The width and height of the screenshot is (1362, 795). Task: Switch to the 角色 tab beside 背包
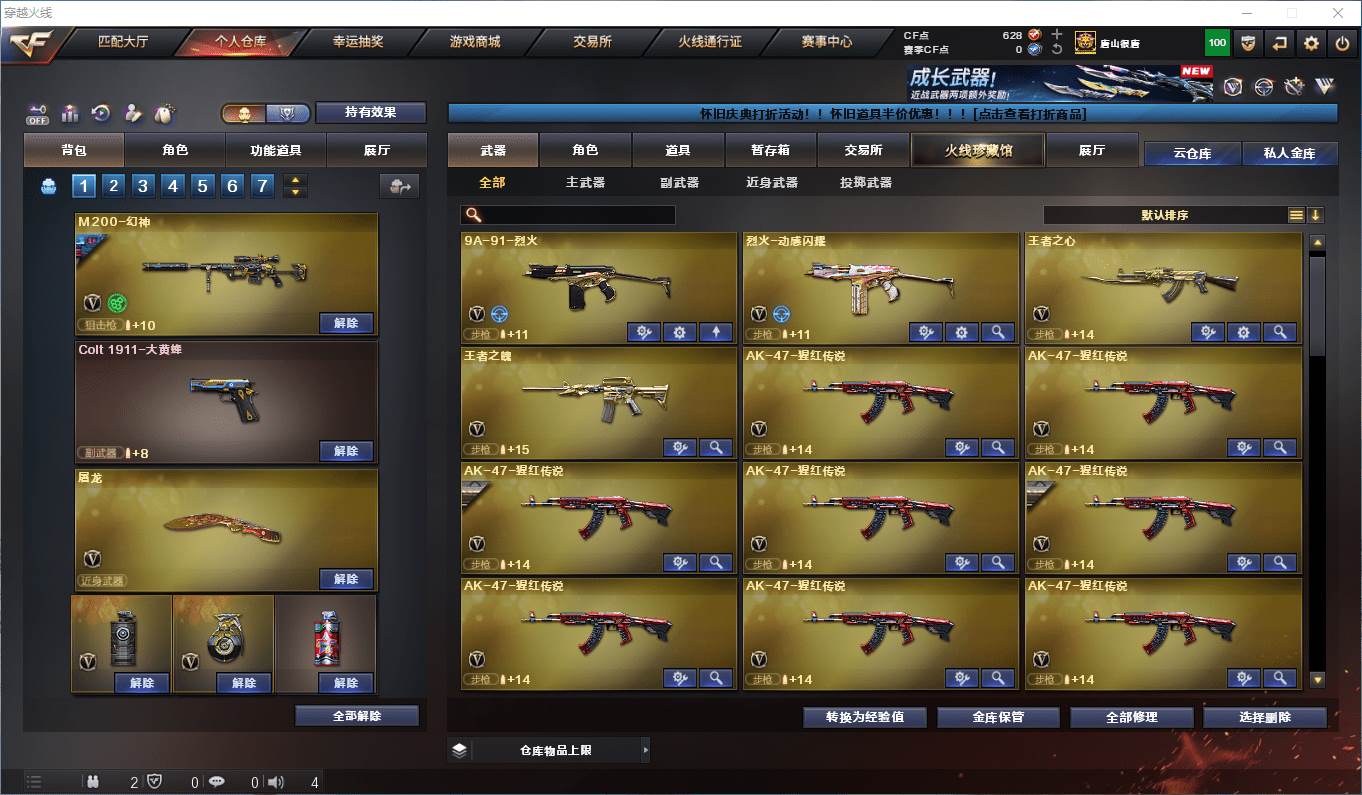pyautogui.click(x=175, y=150)
